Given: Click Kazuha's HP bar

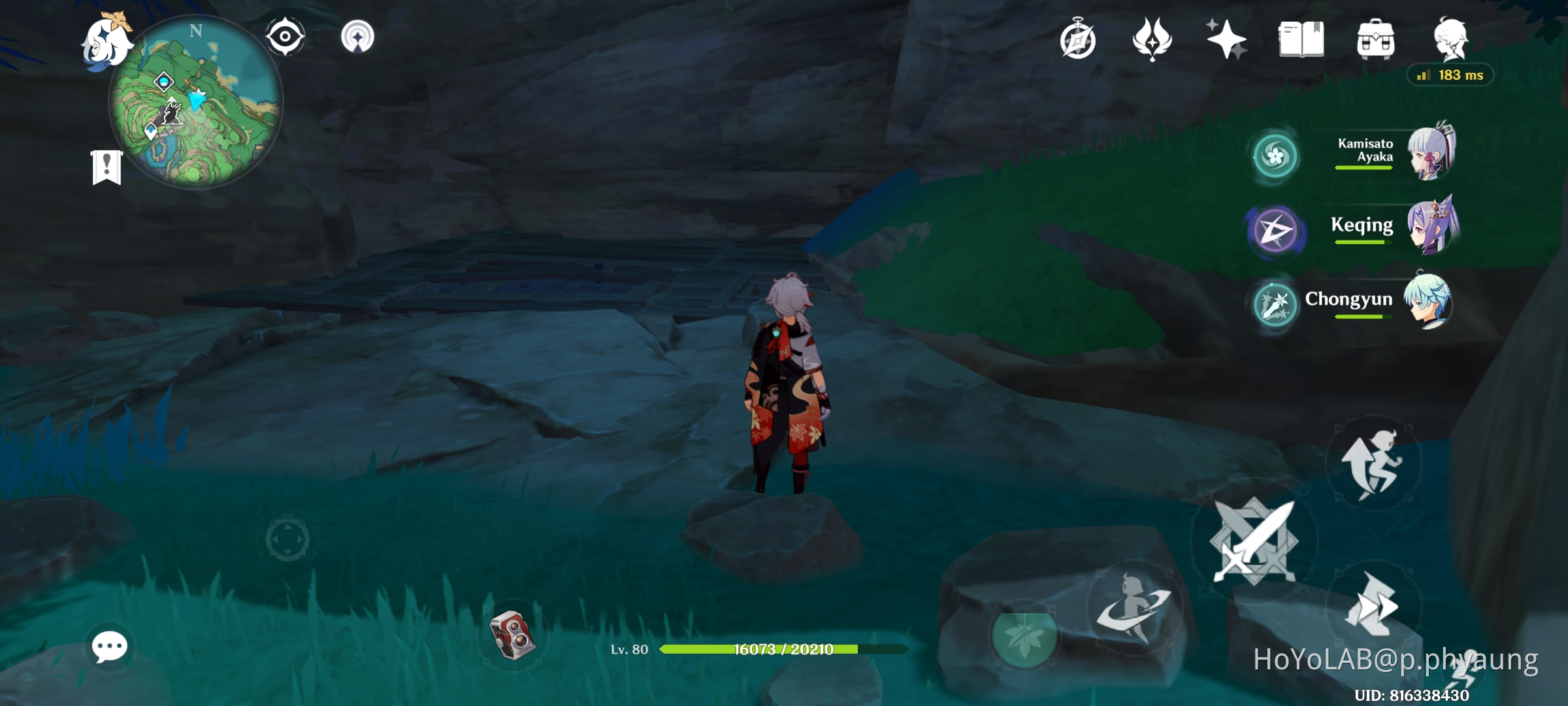Looking at the screenshot, I should point(784,650).
